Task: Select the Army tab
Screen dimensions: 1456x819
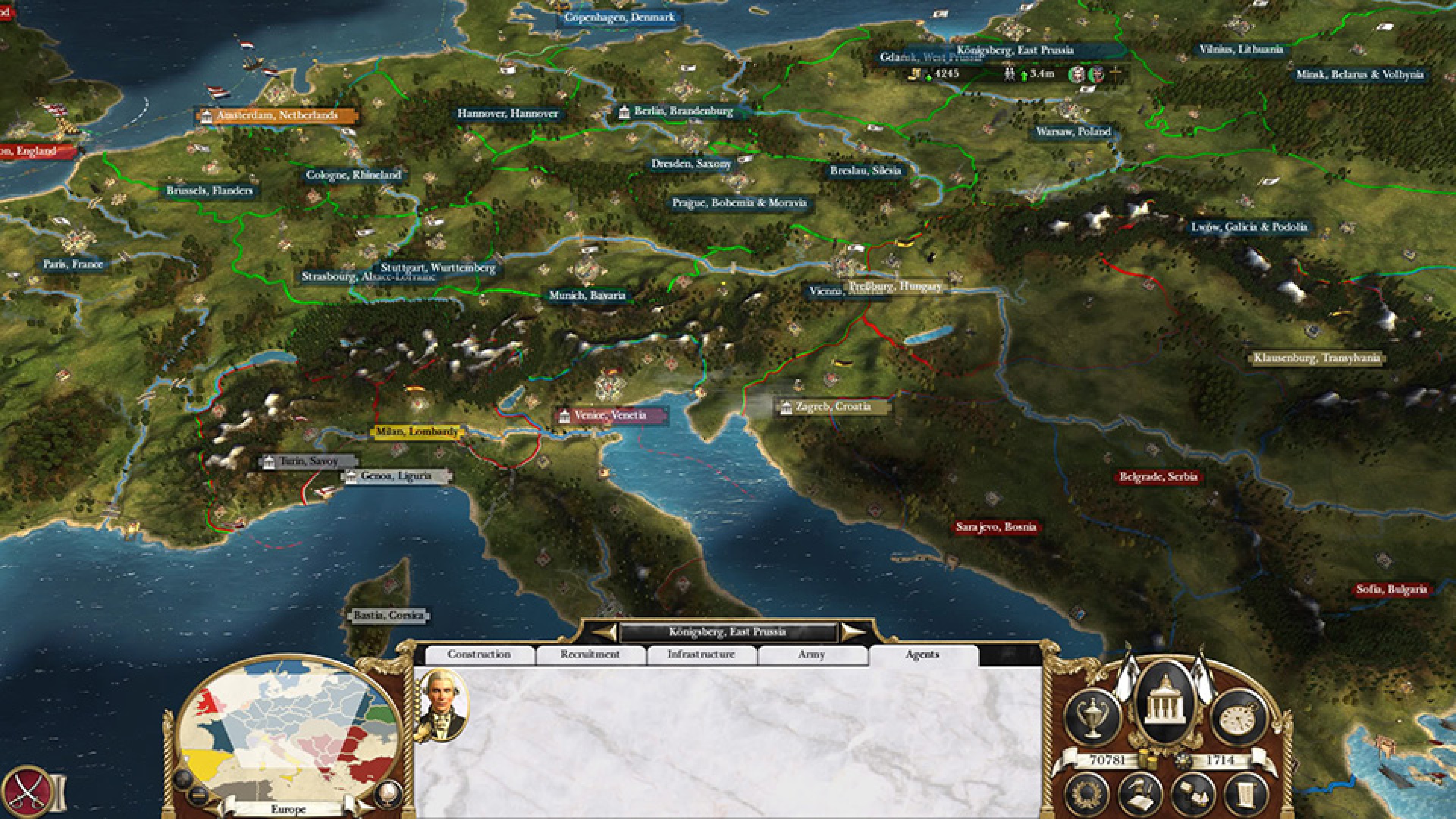Action: [x=811, y=654]
